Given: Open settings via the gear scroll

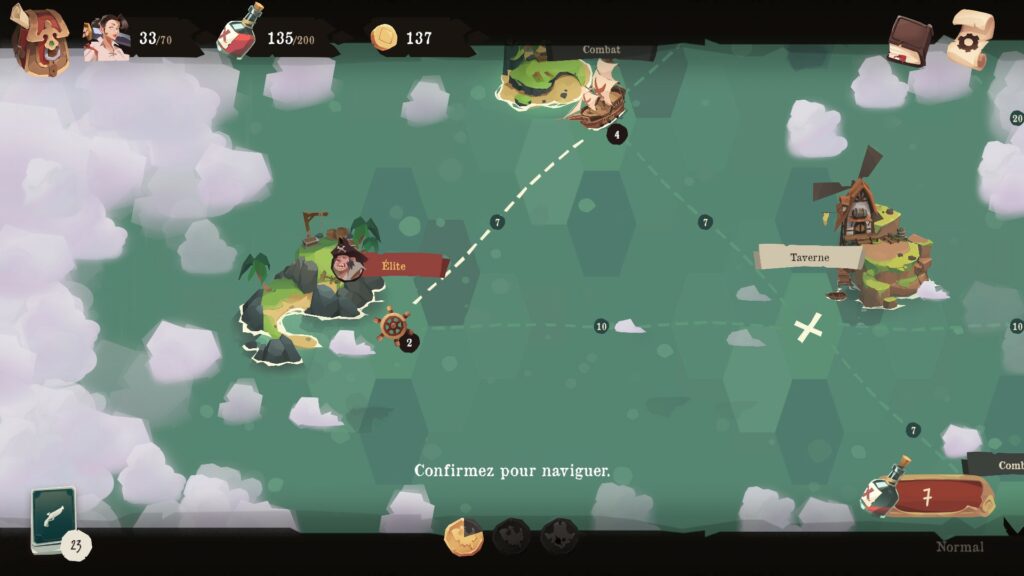Looking at the screenshot, I should click(x=969, y=39).
